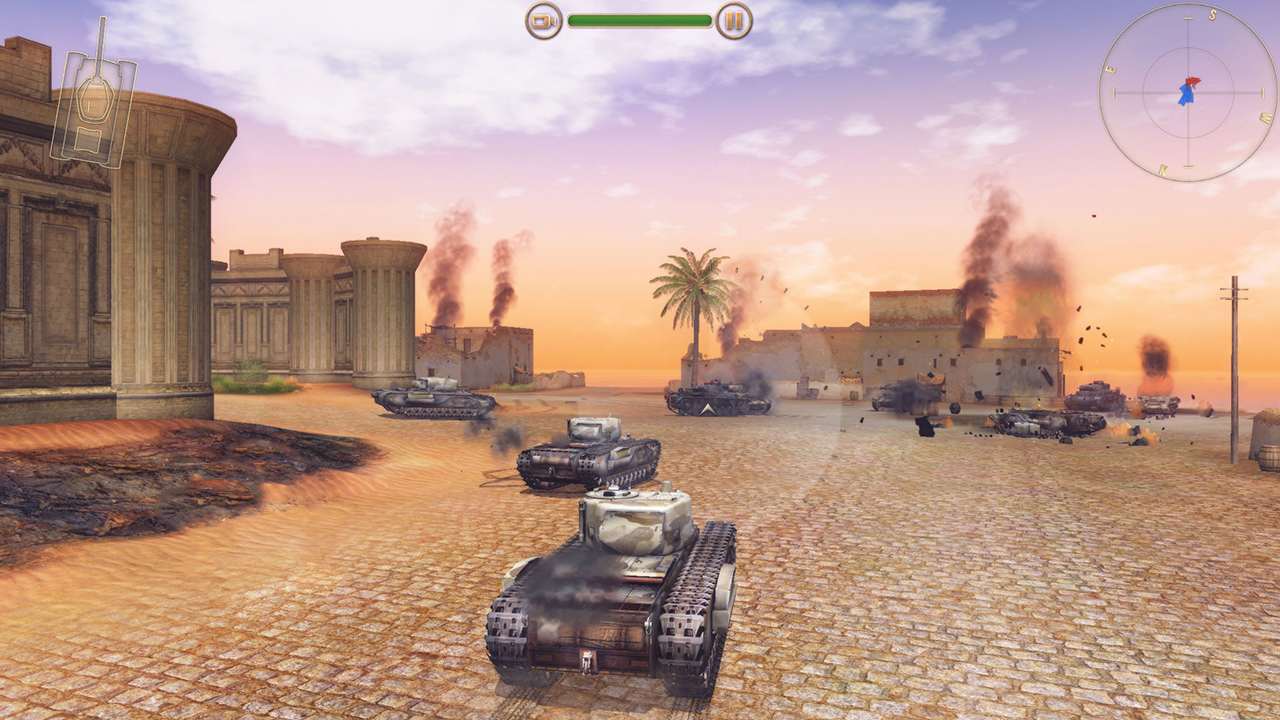1280x720 pixels.
Task: Click the hull section of the tank silhouette
Action: [88, 137]
